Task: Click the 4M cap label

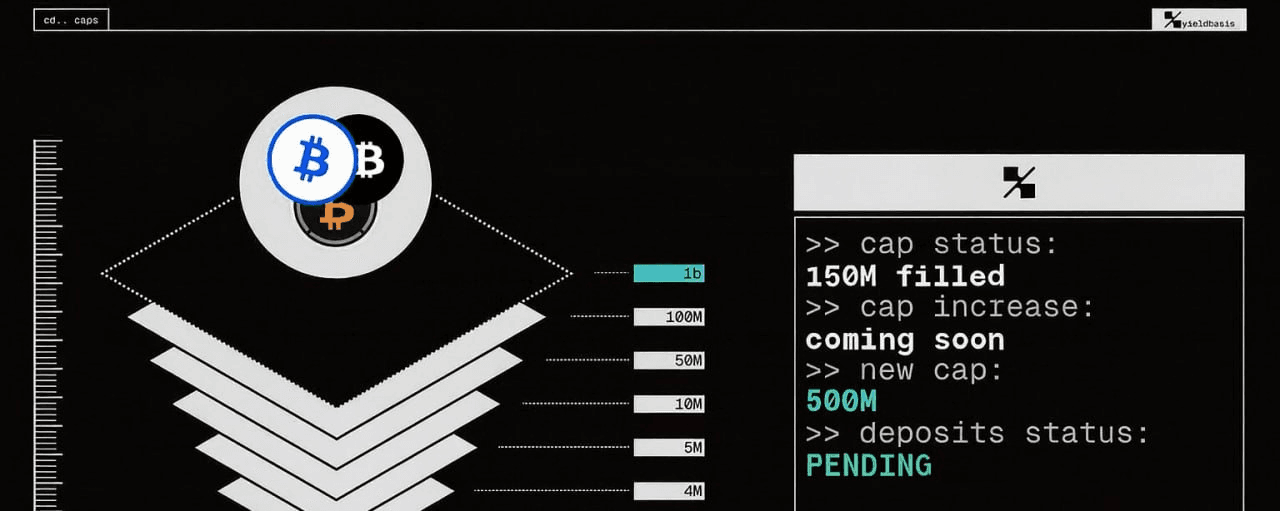Action: point(669,491)
